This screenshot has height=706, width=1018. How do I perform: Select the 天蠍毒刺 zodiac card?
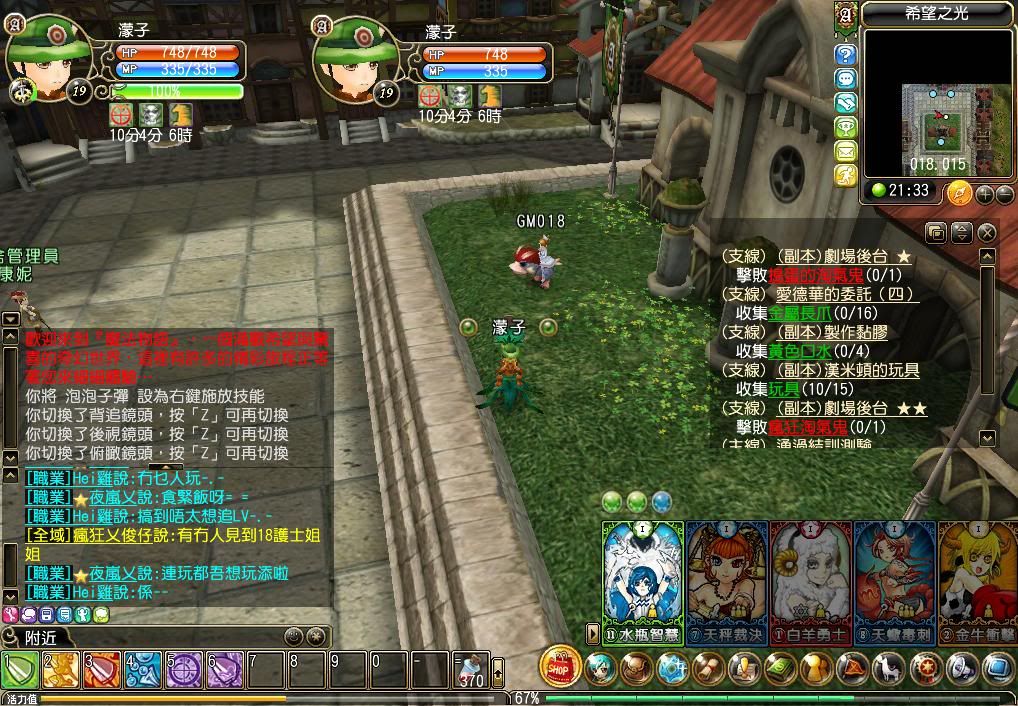click(x=895, y=580)
